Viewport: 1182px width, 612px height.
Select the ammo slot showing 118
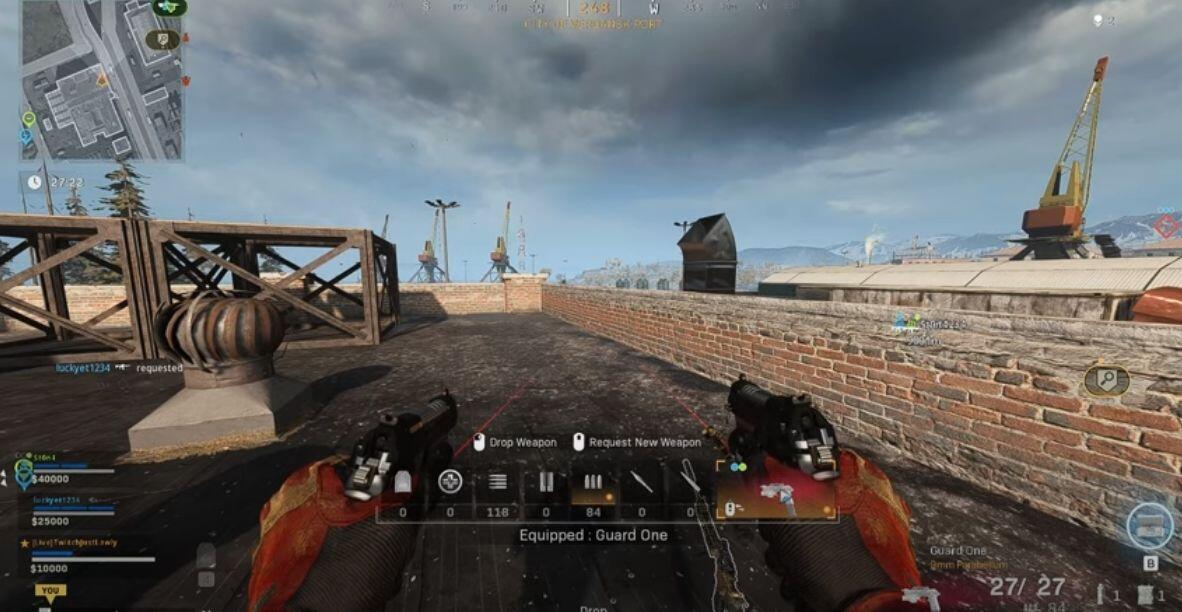pos(497,483)
